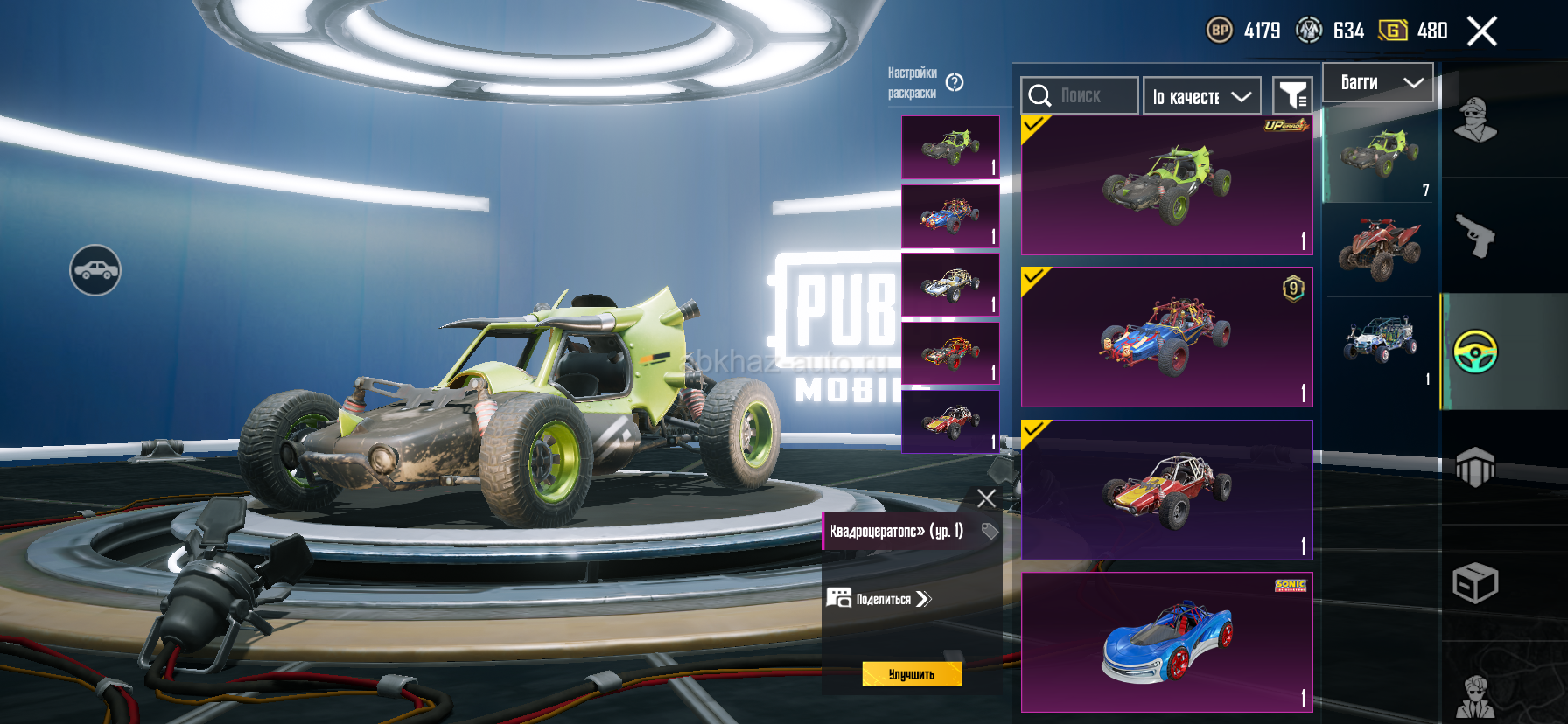Viewport: 1568px width, 724px height.
Task: Select the small white buggy paint thumbnail
Action: click(x=950, y=284)
